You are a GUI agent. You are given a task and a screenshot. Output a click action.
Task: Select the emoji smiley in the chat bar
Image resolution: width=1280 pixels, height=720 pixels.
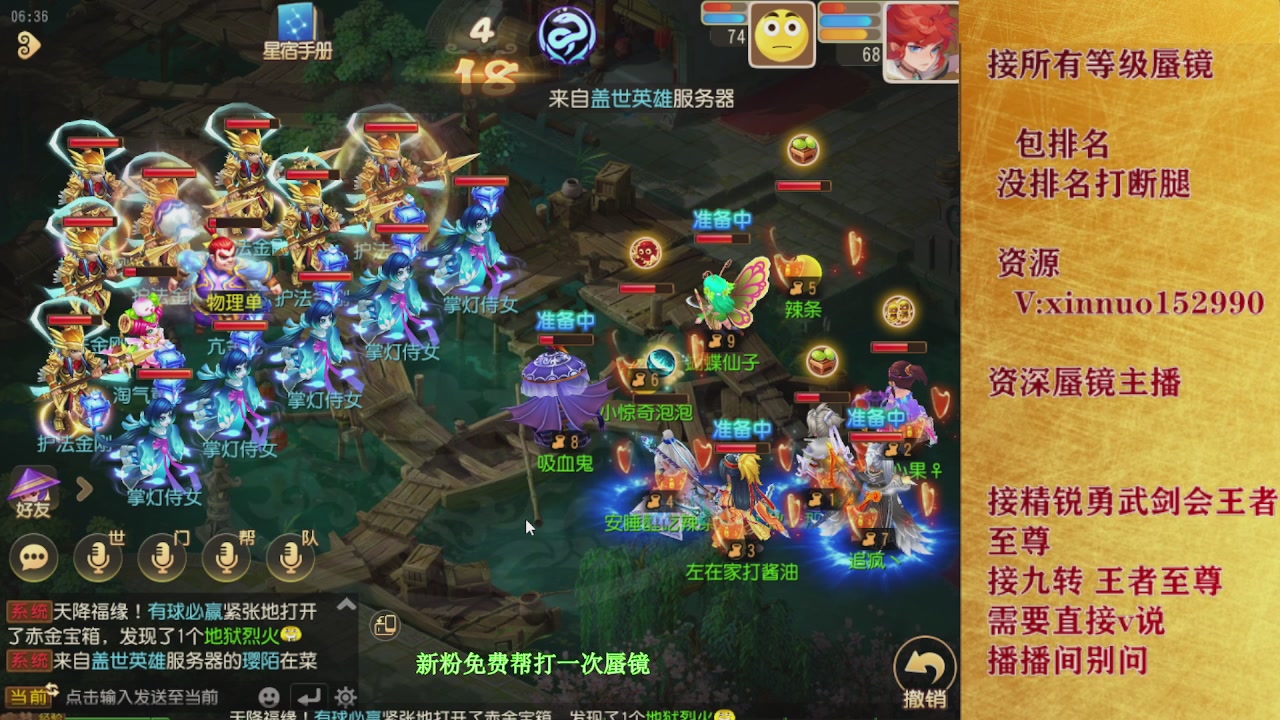point(269,696)
